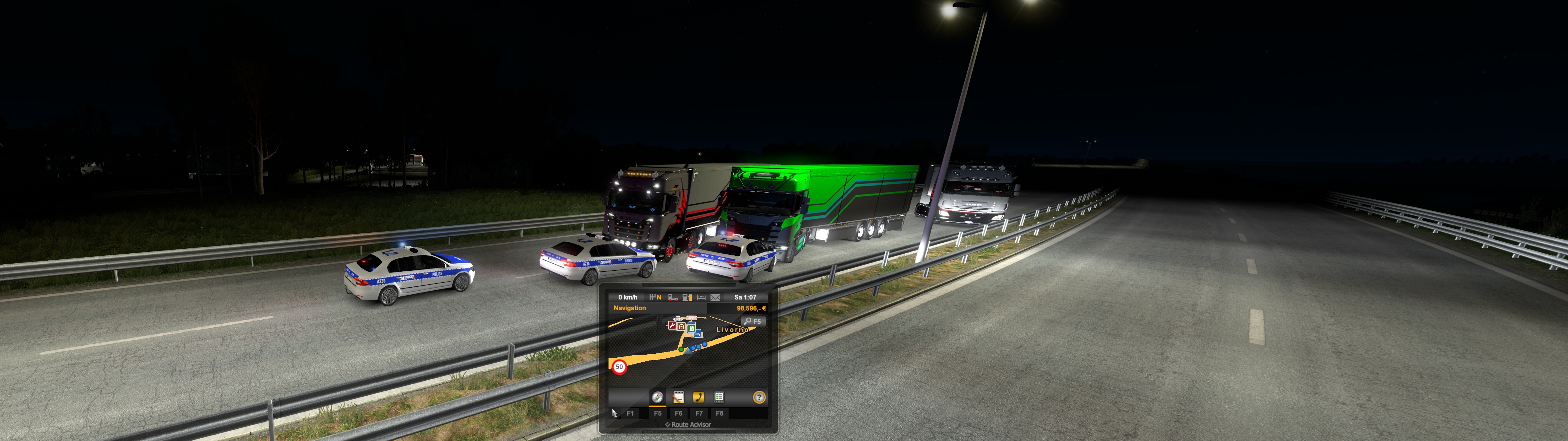Show the damage diagnostics list tab

(x=719, y=398)
